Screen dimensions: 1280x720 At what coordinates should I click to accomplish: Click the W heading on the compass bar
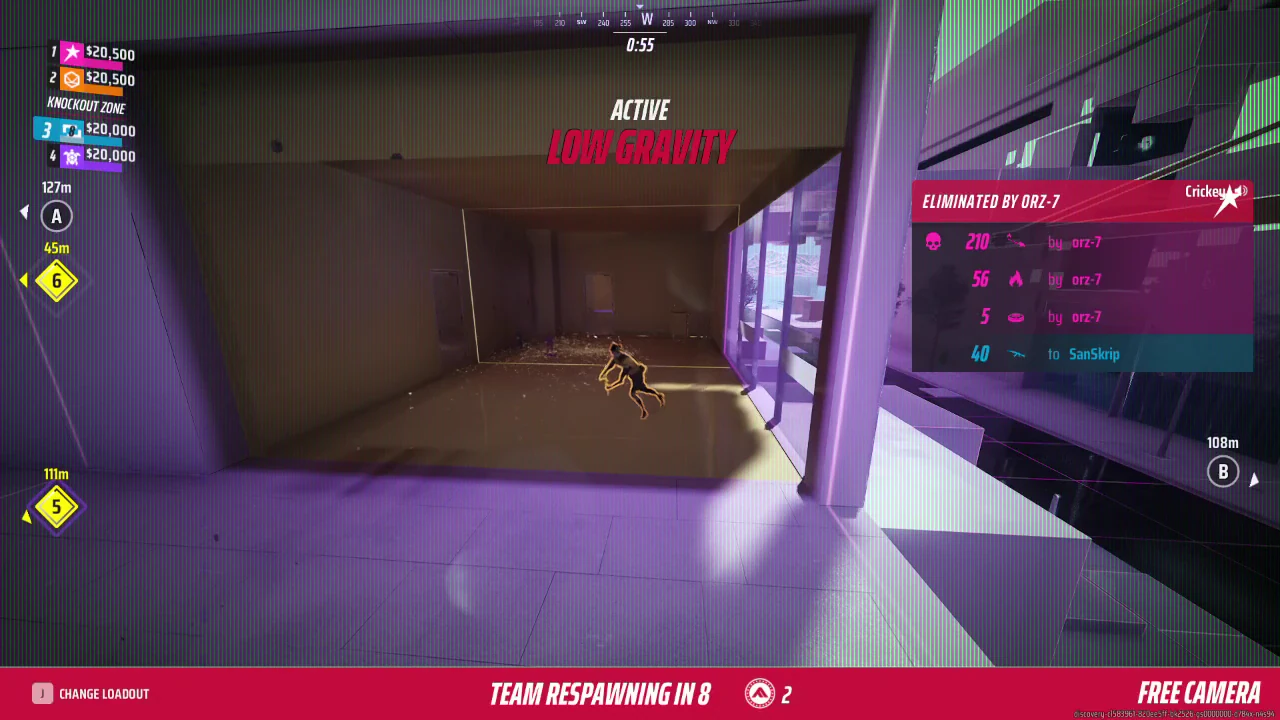(x=646, y=19)
